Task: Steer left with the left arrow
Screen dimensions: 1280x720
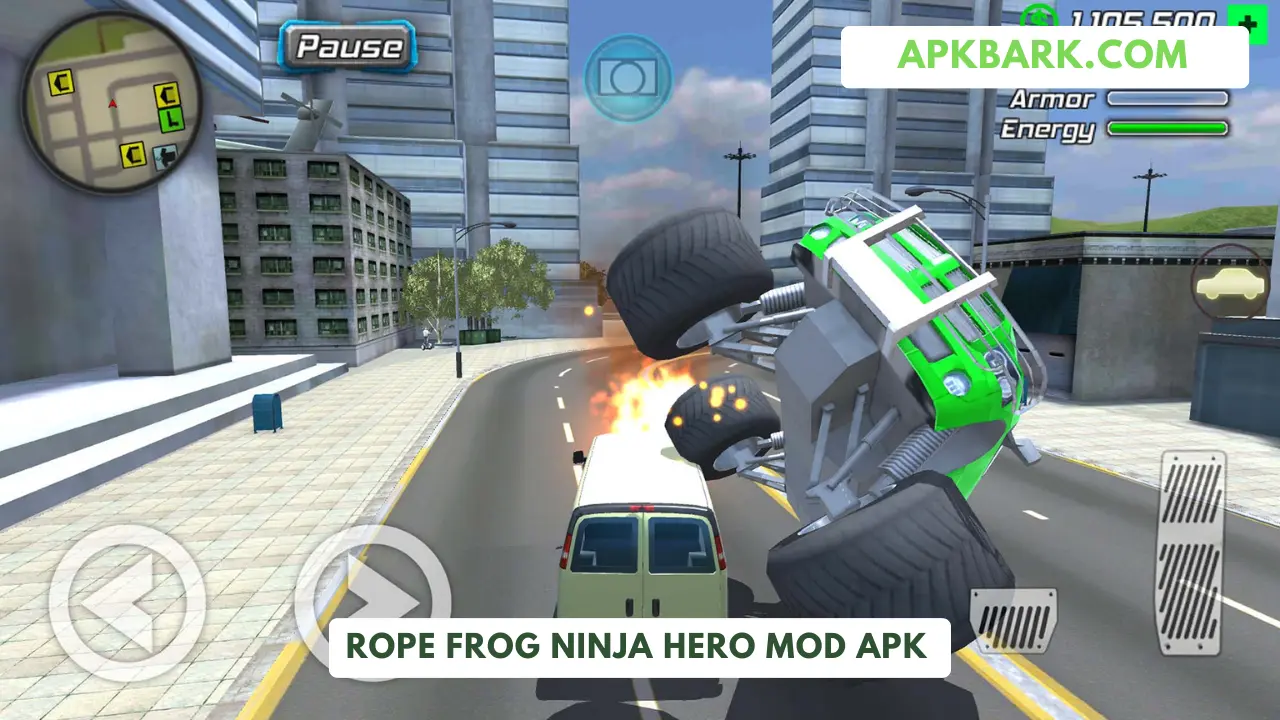Action: tap(127, 603)
